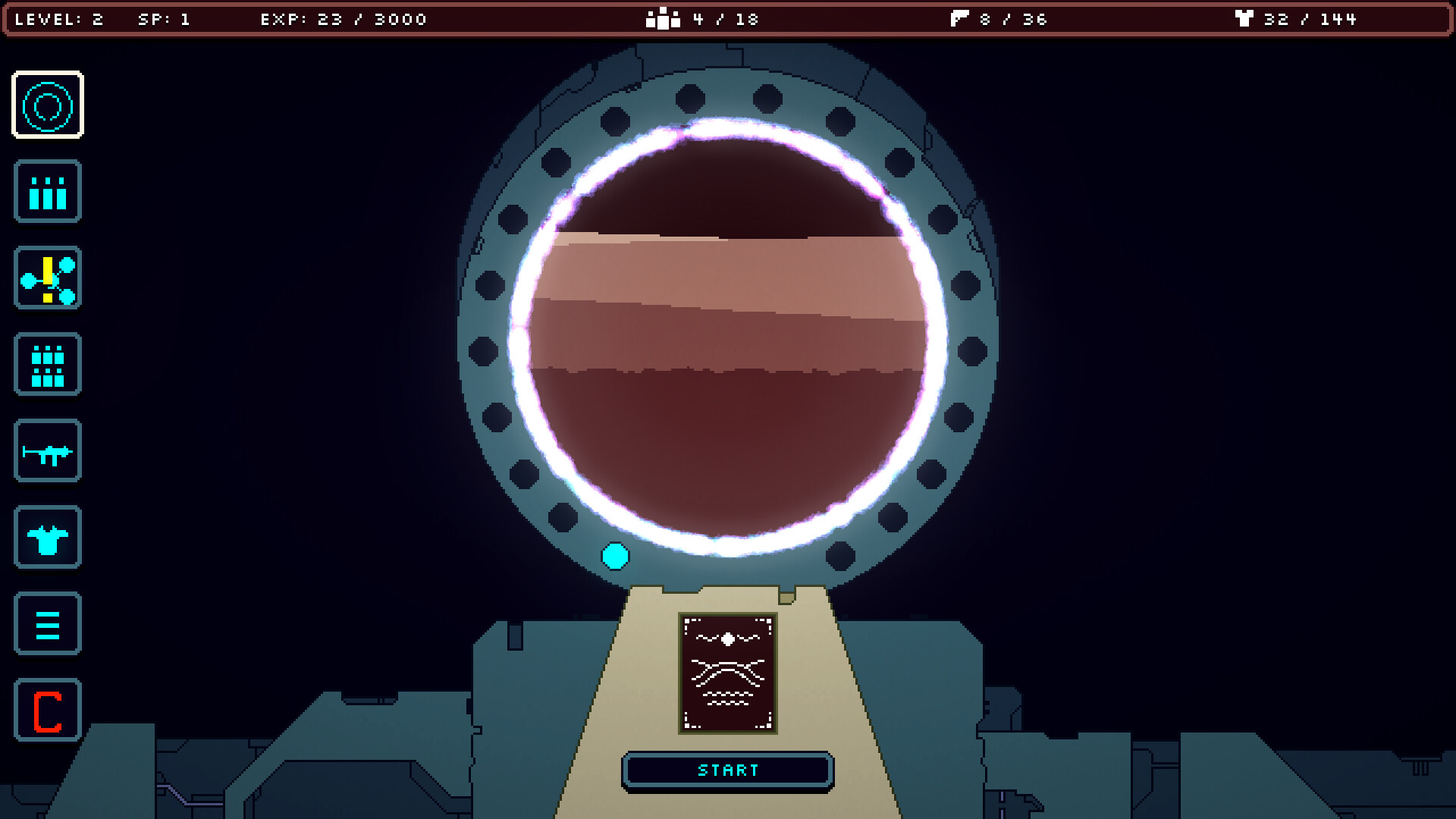Click the cyan marker on the portal ring
Viewport: 1456px width, 819px height.
click(x=614, y=557)
